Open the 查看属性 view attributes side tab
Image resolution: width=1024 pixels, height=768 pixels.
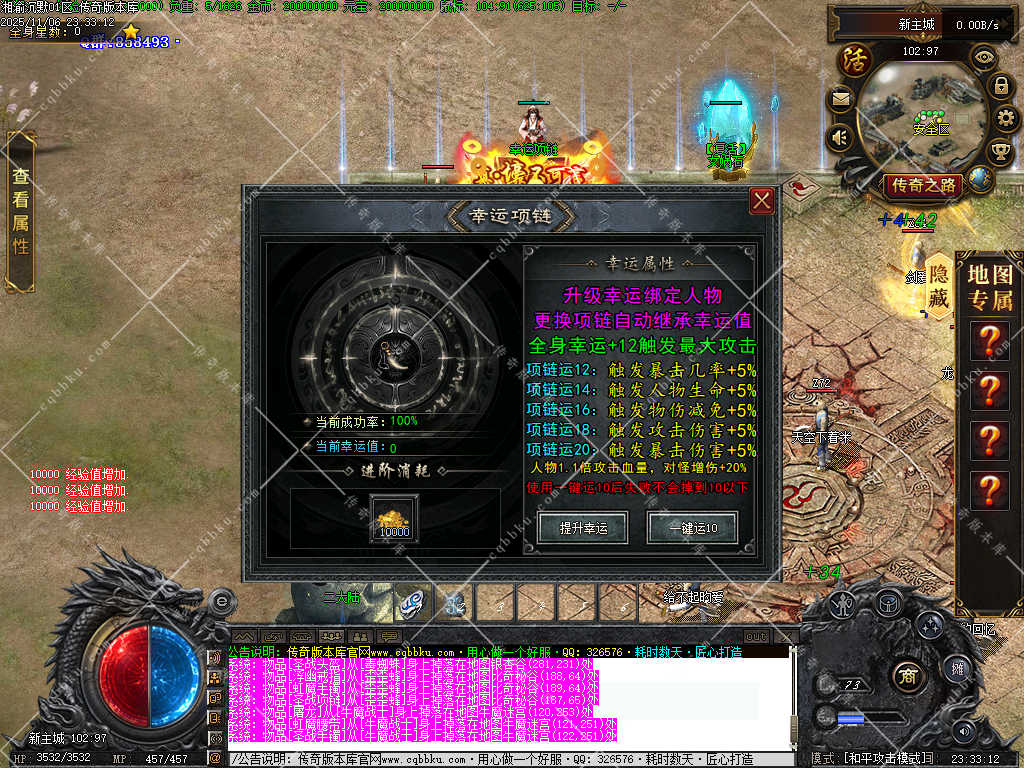[20, 211]
